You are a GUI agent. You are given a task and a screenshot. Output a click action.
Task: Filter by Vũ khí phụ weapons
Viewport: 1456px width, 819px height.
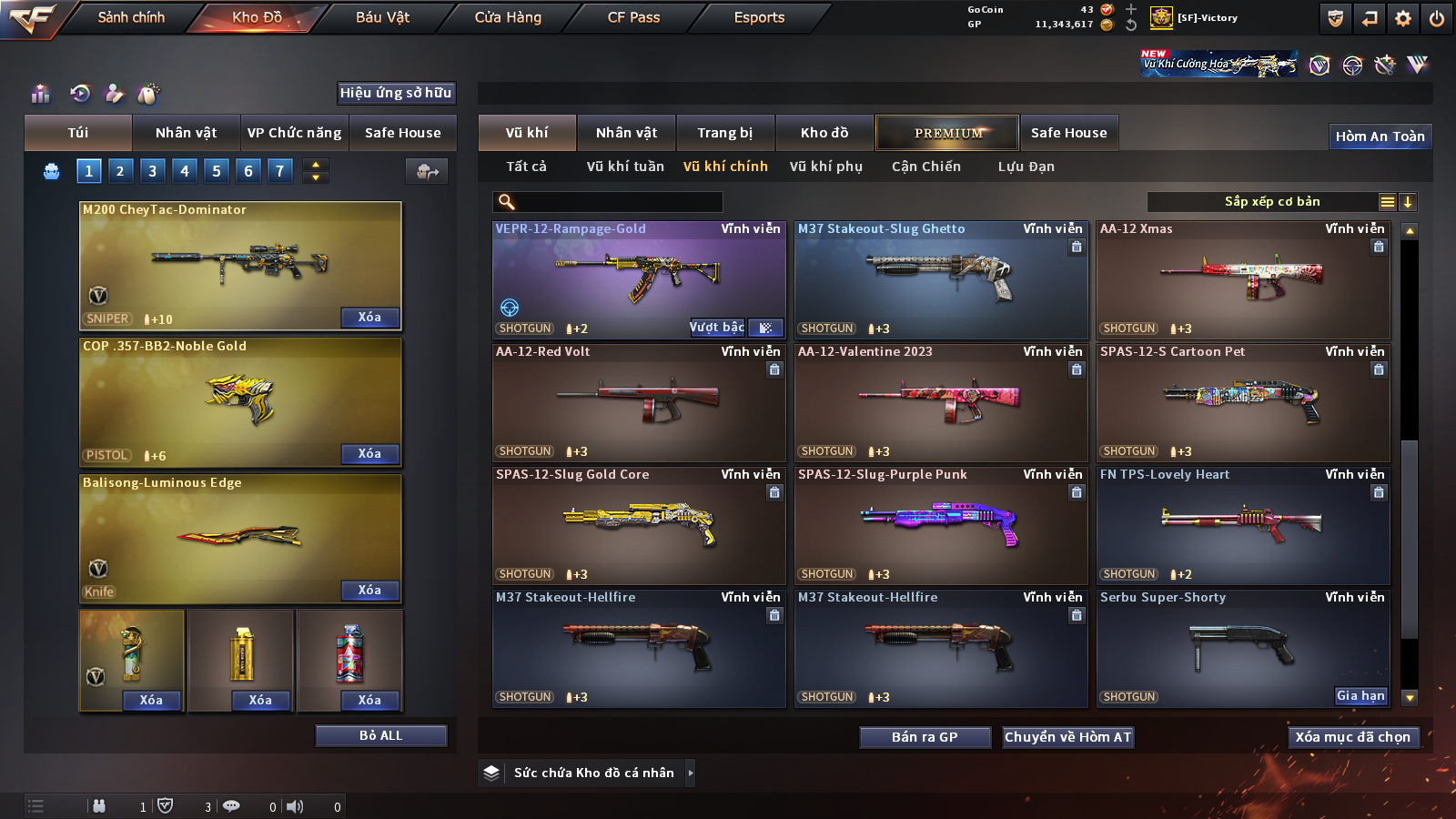click(x=825, y=167)
